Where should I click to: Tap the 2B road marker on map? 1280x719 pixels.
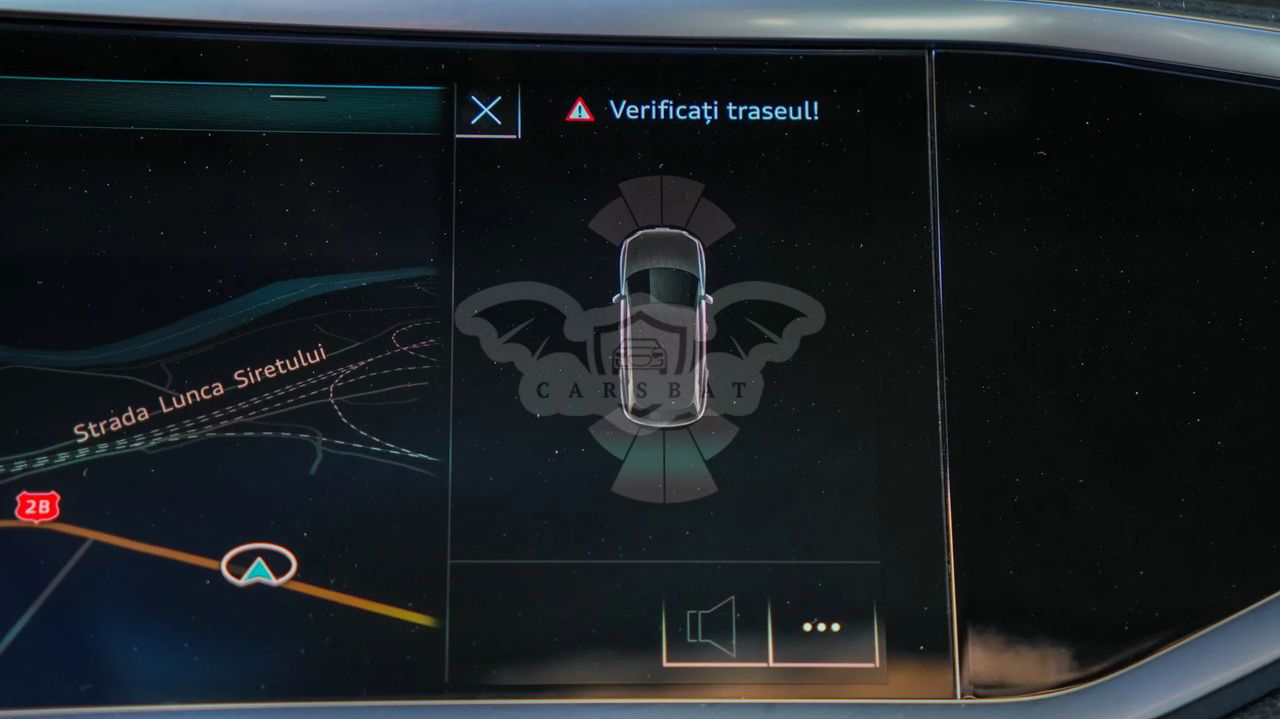point(38,507)
